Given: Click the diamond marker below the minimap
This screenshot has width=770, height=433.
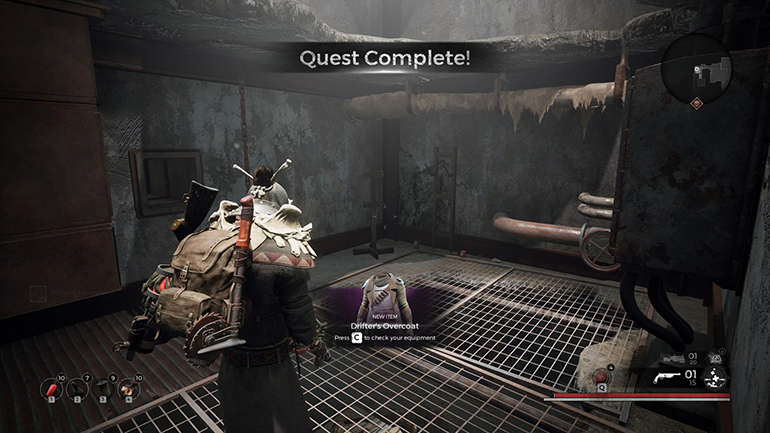Looking at the screenshot, I should [x=698, y=102].
